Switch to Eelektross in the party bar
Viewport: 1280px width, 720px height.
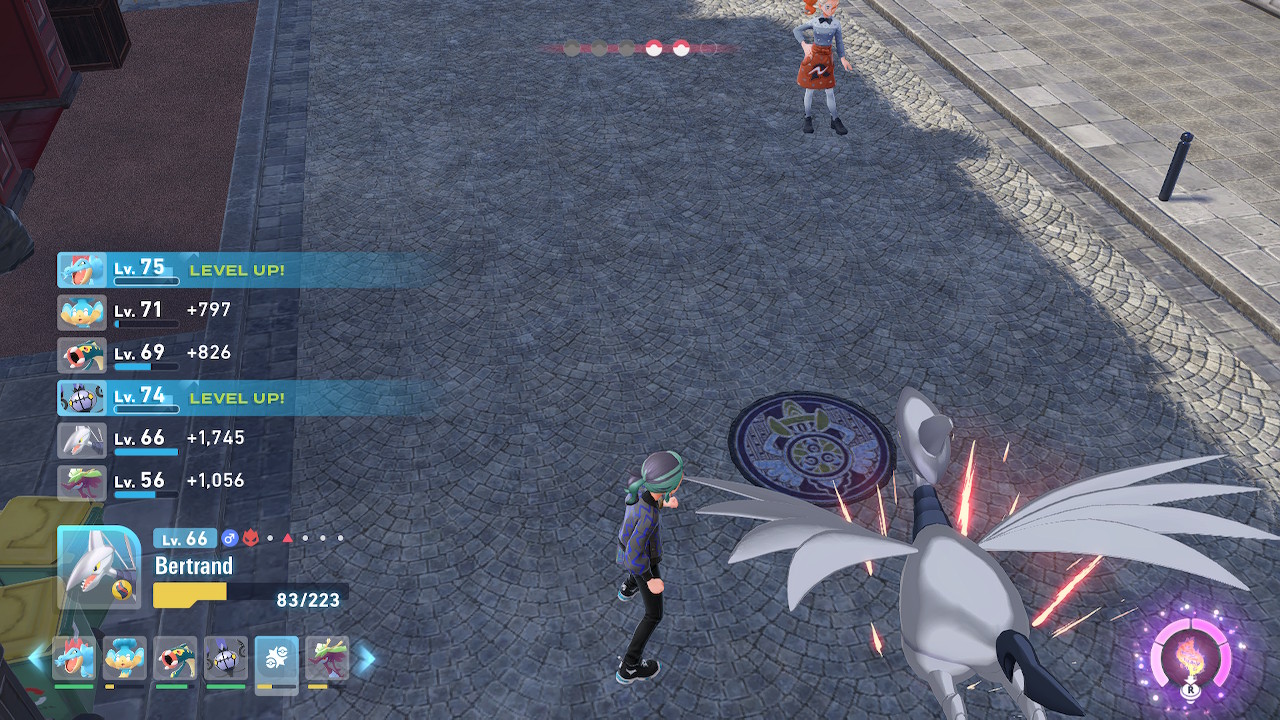pyautogui.click(x=175, y=658)
